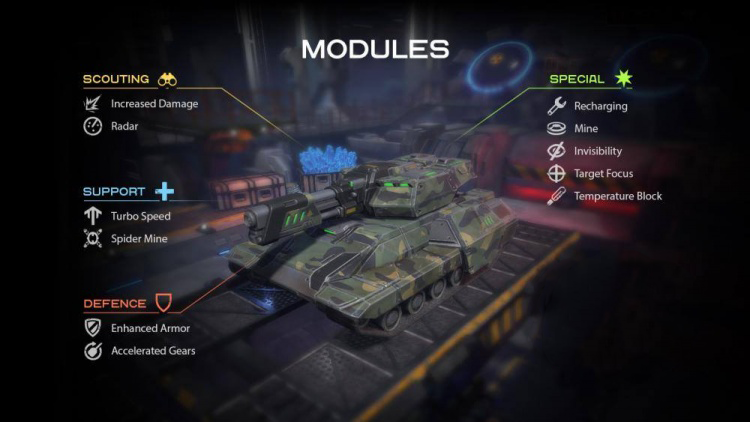Choose the Invisibility module
The image size is (750, 422).
coord(597,151)
